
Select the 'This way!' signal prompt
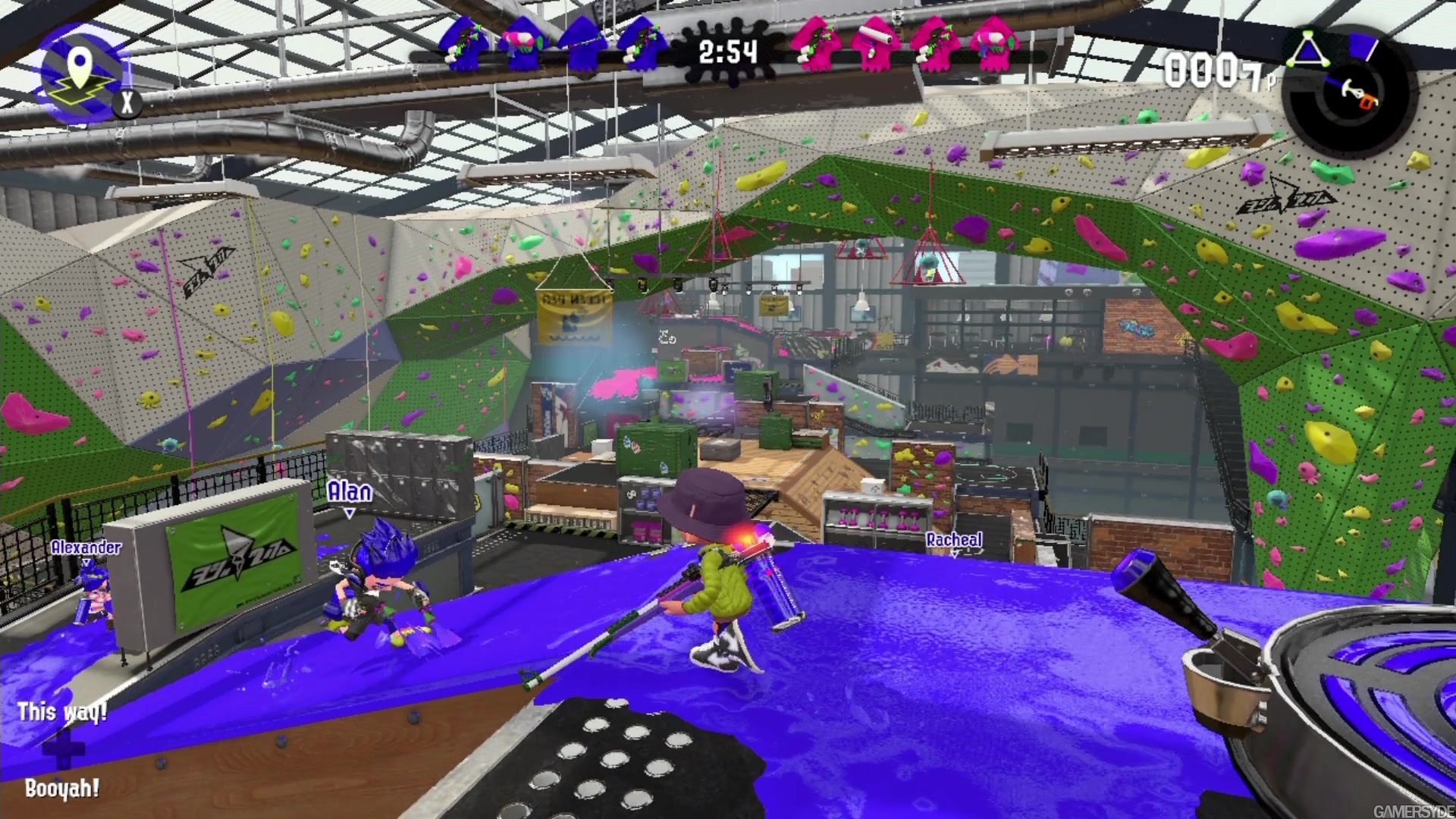(x=62, y=711)
